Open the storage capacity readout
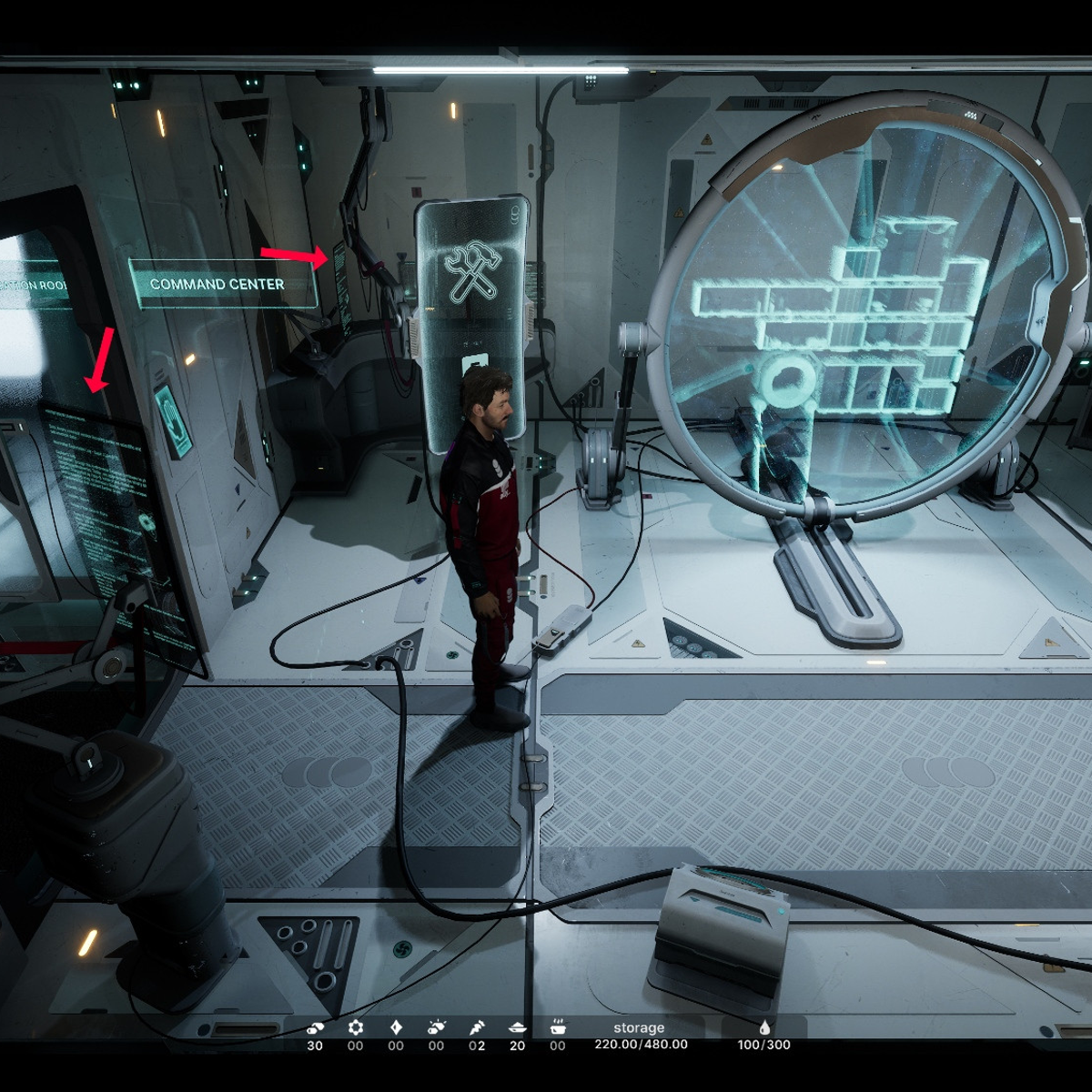This screenshot has width=1092, height=1092. [x=641, y=1036]
